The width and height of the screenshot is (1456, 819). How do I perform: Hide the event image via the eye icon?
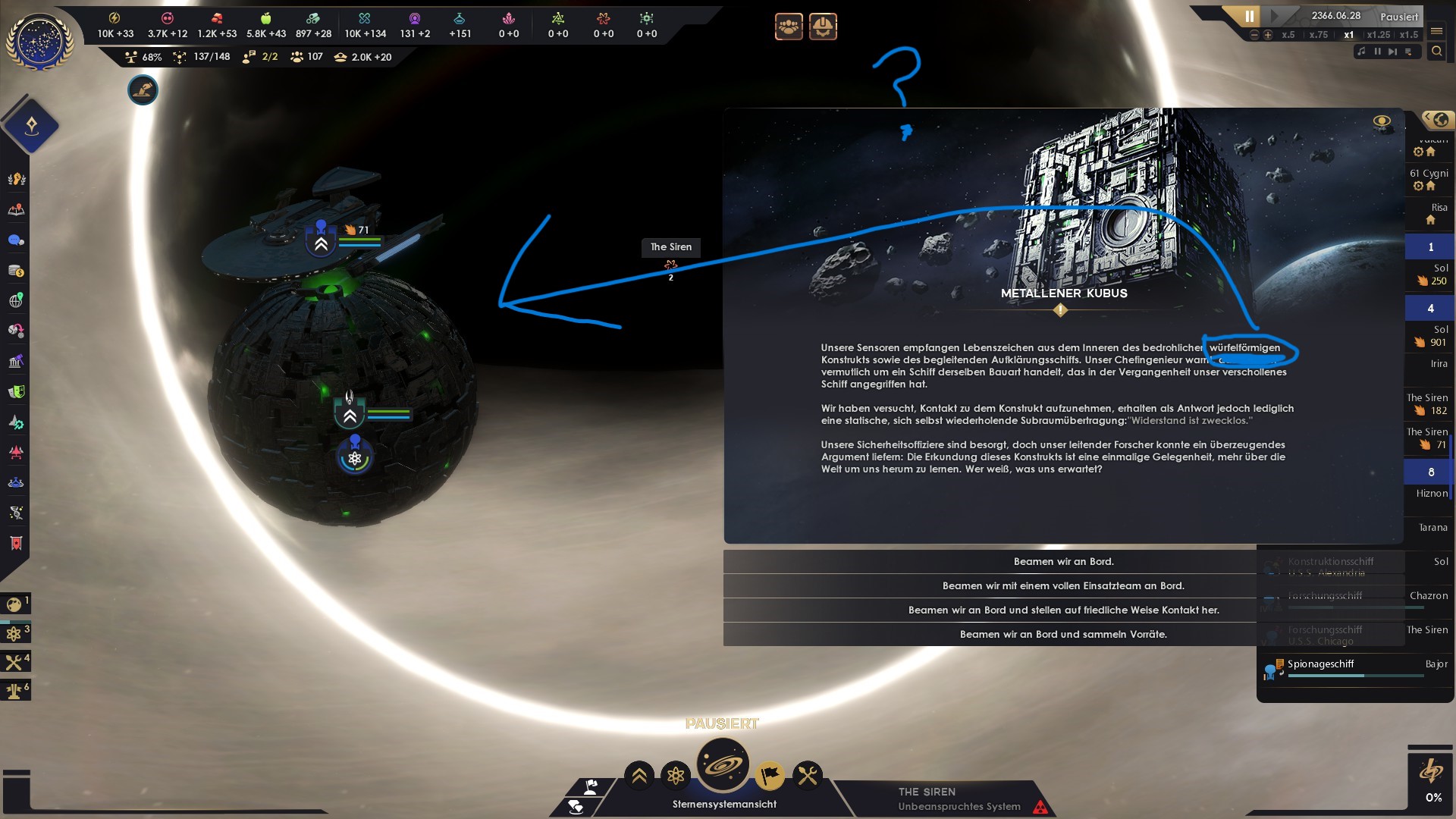[x=1382, y=119]
